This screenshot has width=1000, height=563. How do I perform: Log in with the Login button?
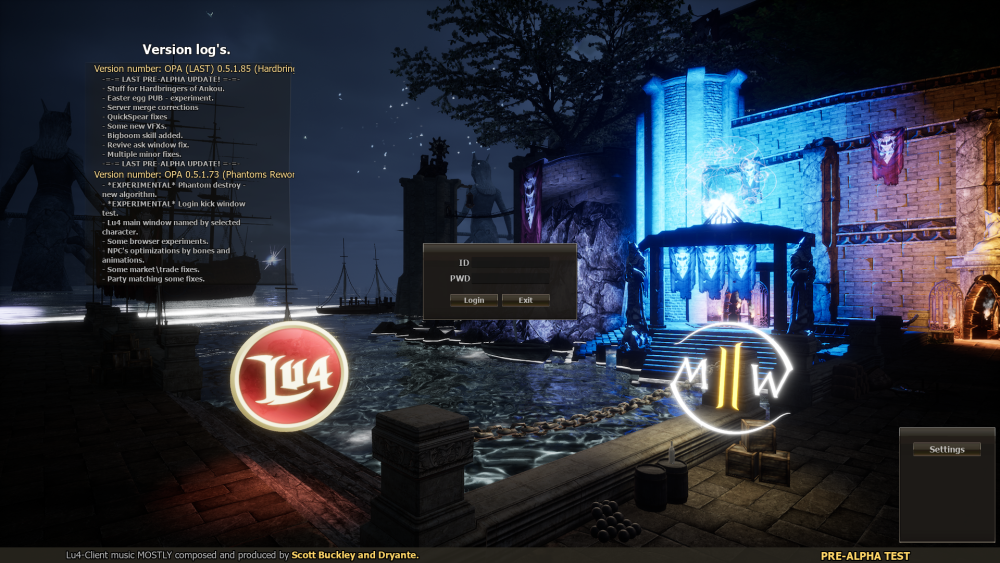click(474, 300)
